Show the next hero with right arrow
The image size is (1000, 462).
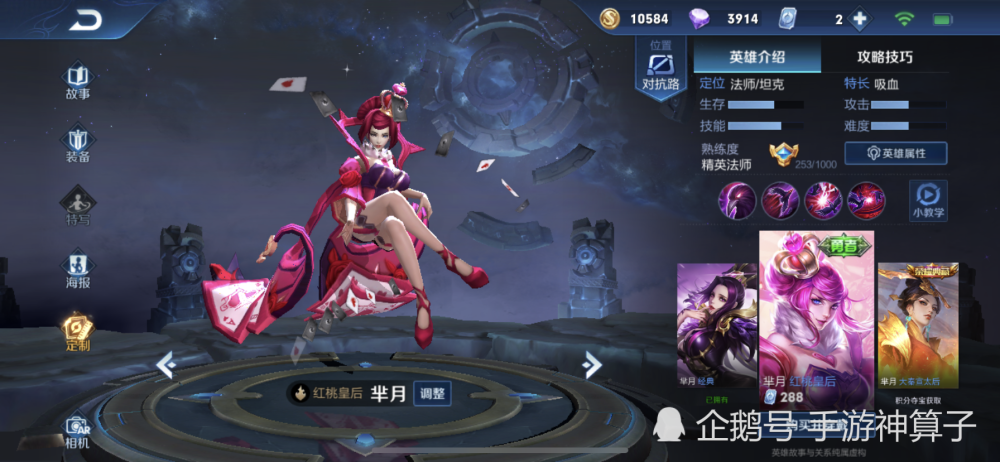pos(592,365)
